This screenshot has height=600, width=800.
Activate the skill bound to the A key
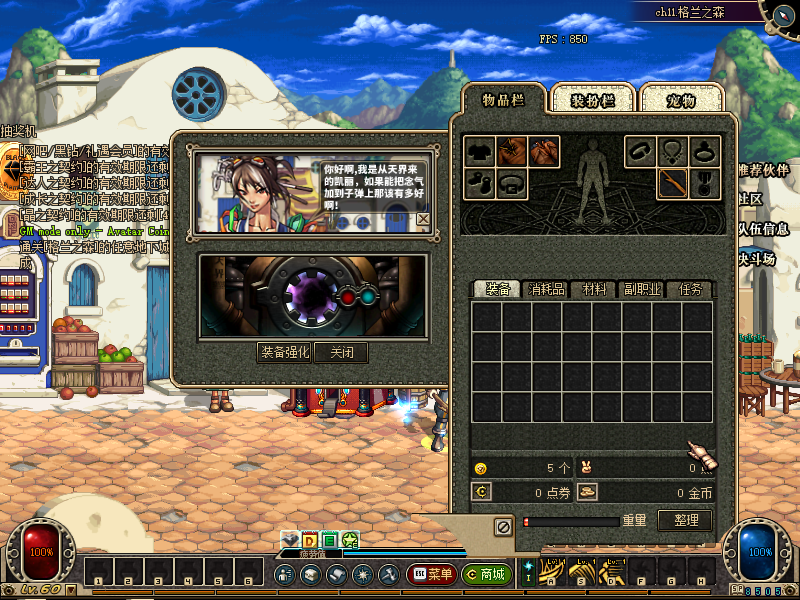click(x=552, y=573)
